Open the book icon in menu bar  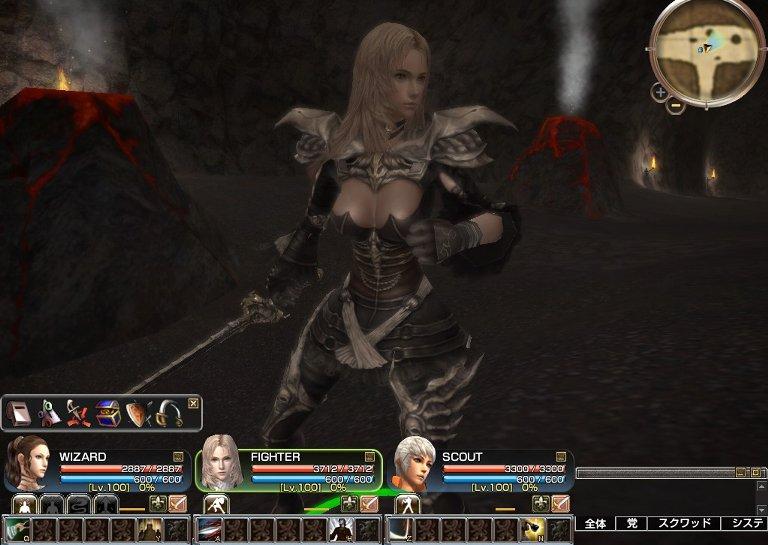20,412
